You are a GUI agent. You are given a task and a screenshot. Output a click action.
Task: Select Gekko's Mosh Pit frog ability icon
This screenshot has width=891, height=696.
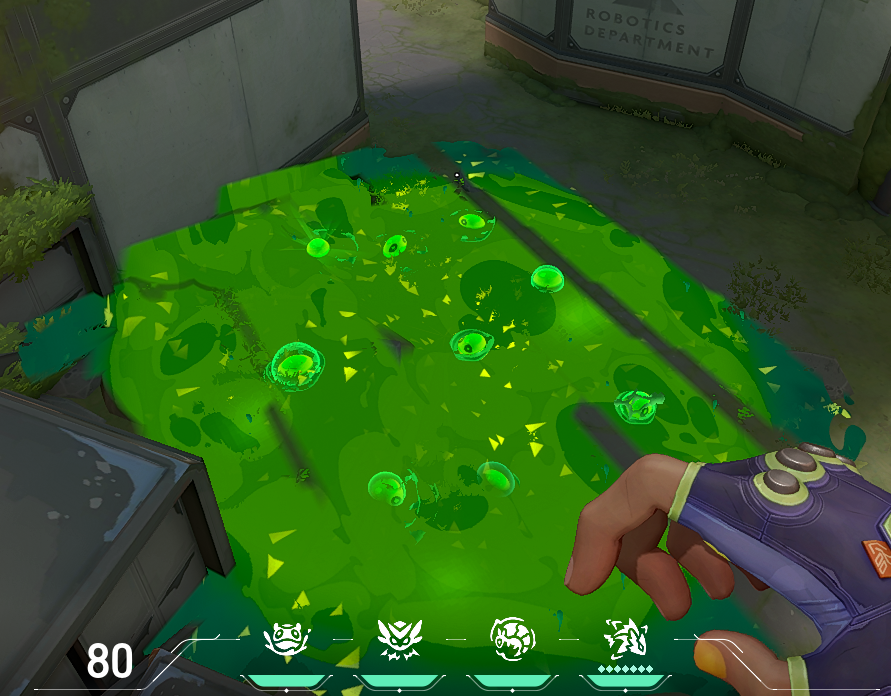point(287,638)
